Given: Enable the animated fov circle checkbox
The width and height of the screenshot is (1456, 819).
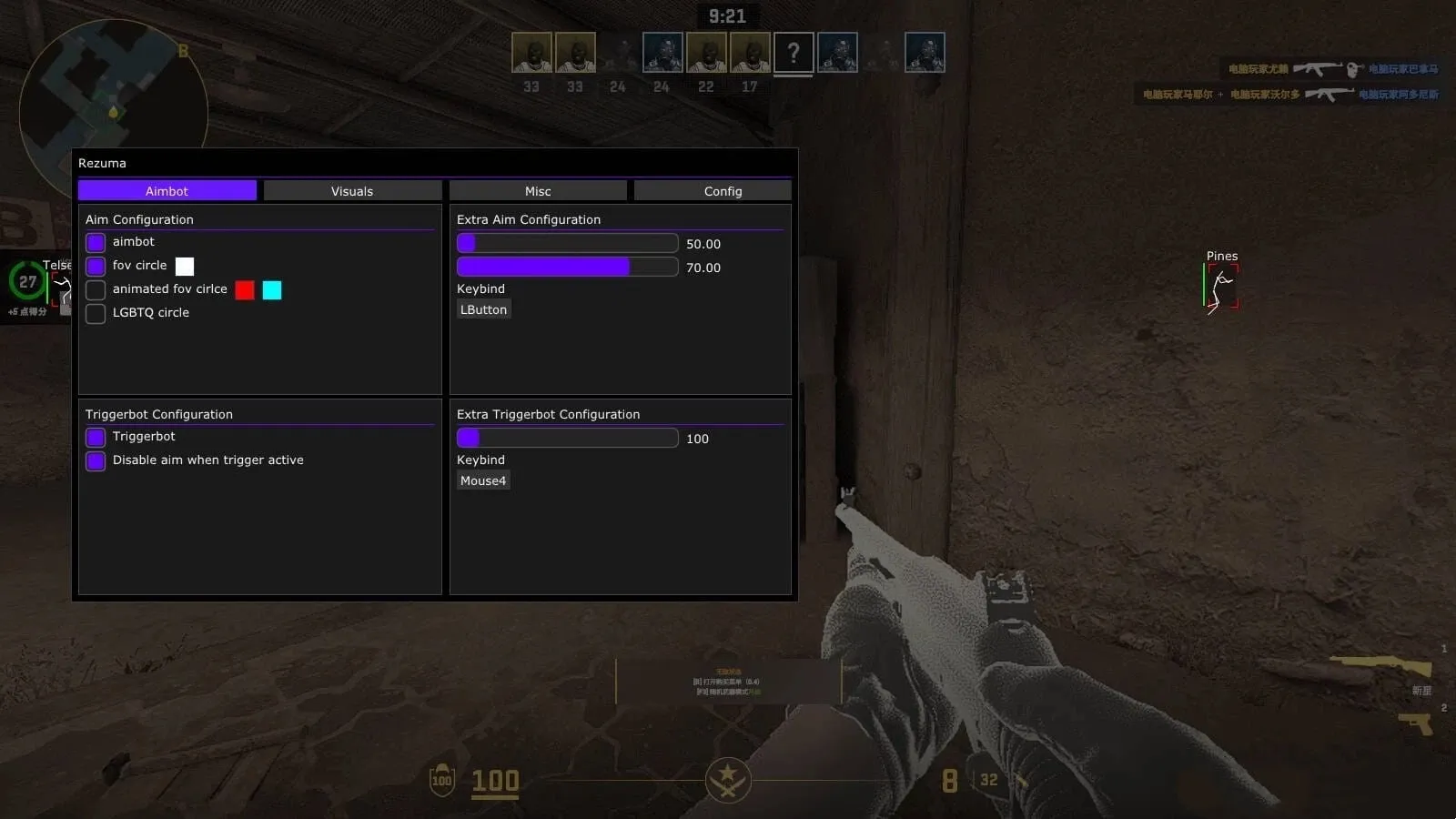Looking at the screenshot, I should pyautogui.click(x=96, y=290).
